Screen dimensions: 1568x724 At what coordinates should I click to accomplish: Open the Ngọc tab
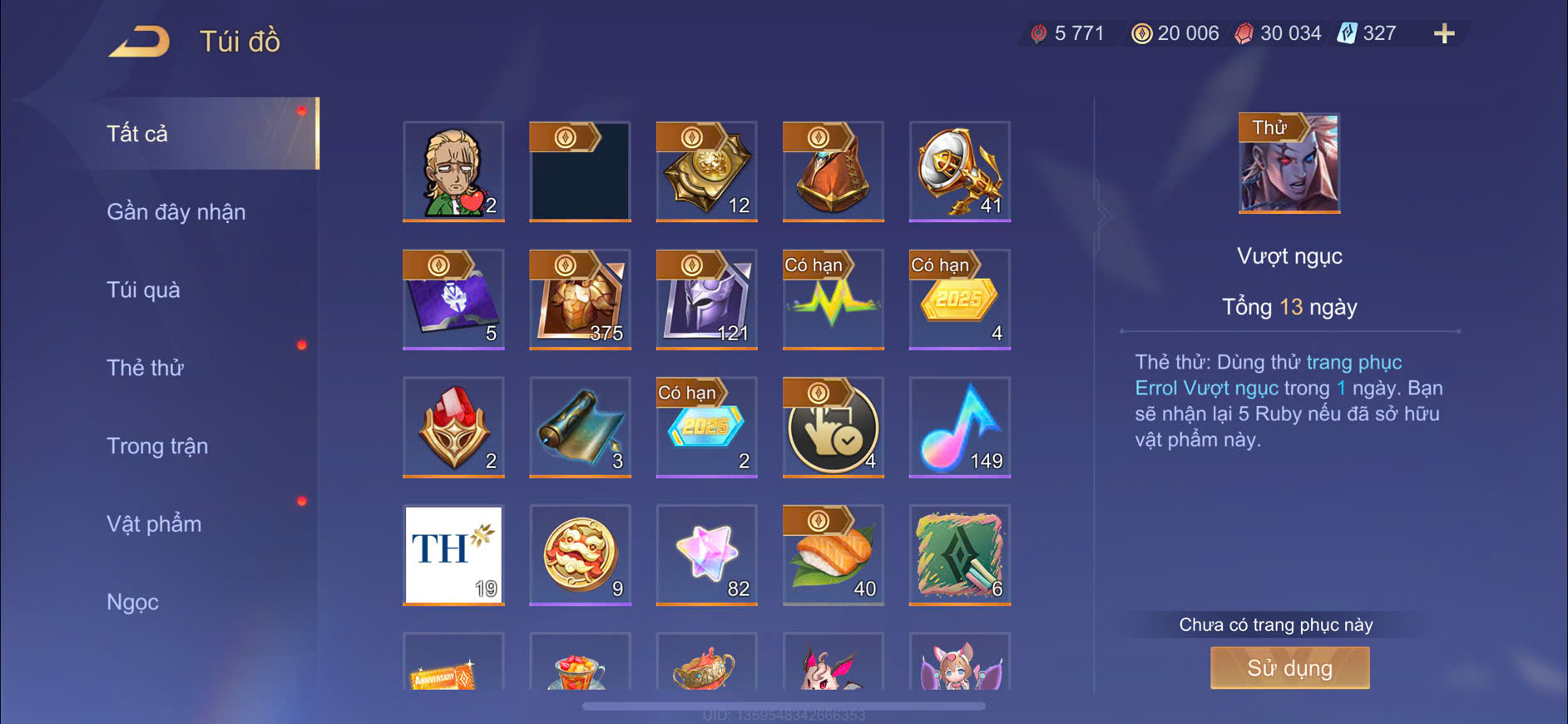pyautogui.click(x=132, y=602)
